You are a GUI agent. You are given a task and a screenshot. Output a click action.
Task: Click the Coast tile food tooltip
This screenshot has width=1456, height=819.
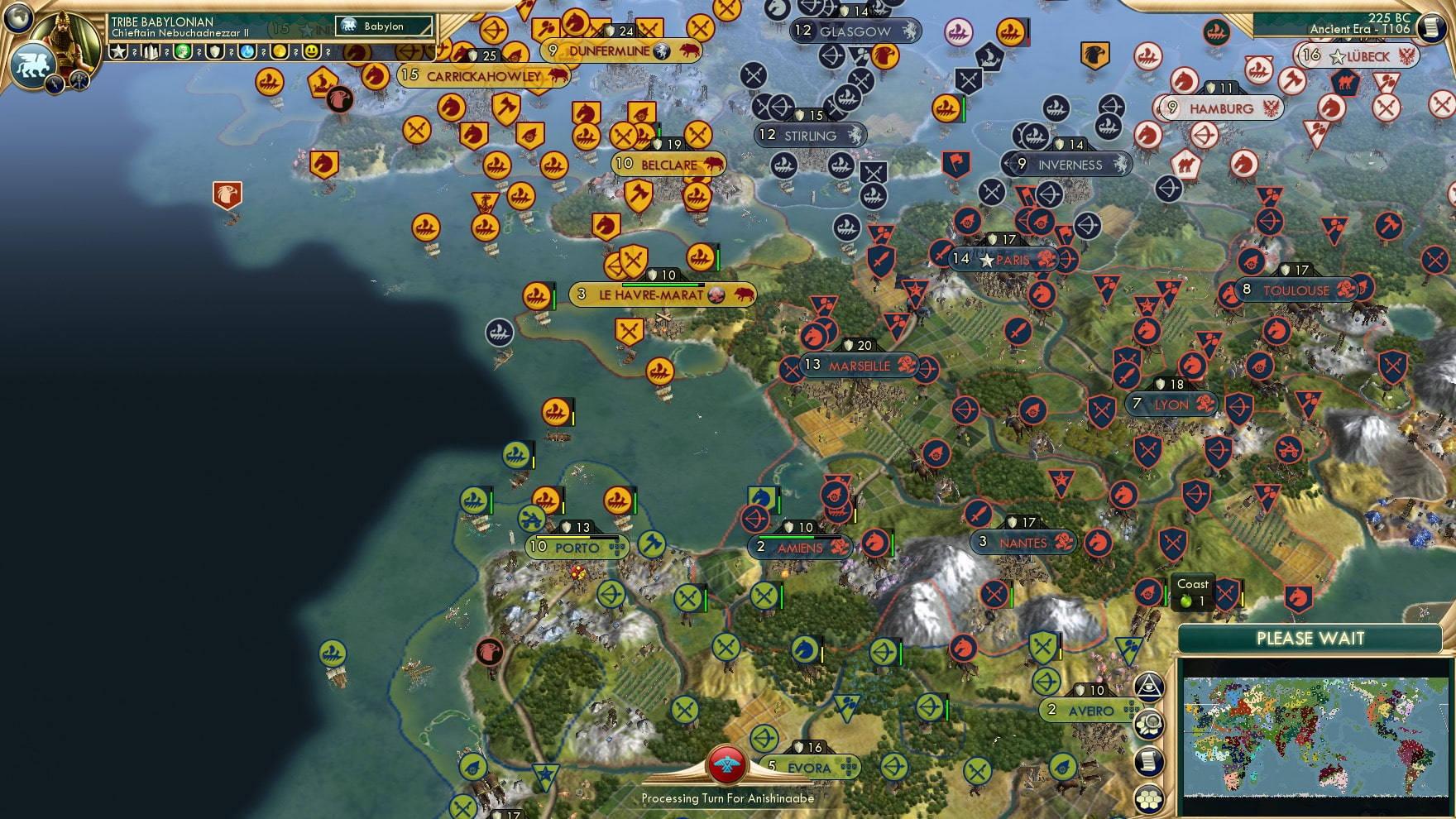click(1192, 592)
